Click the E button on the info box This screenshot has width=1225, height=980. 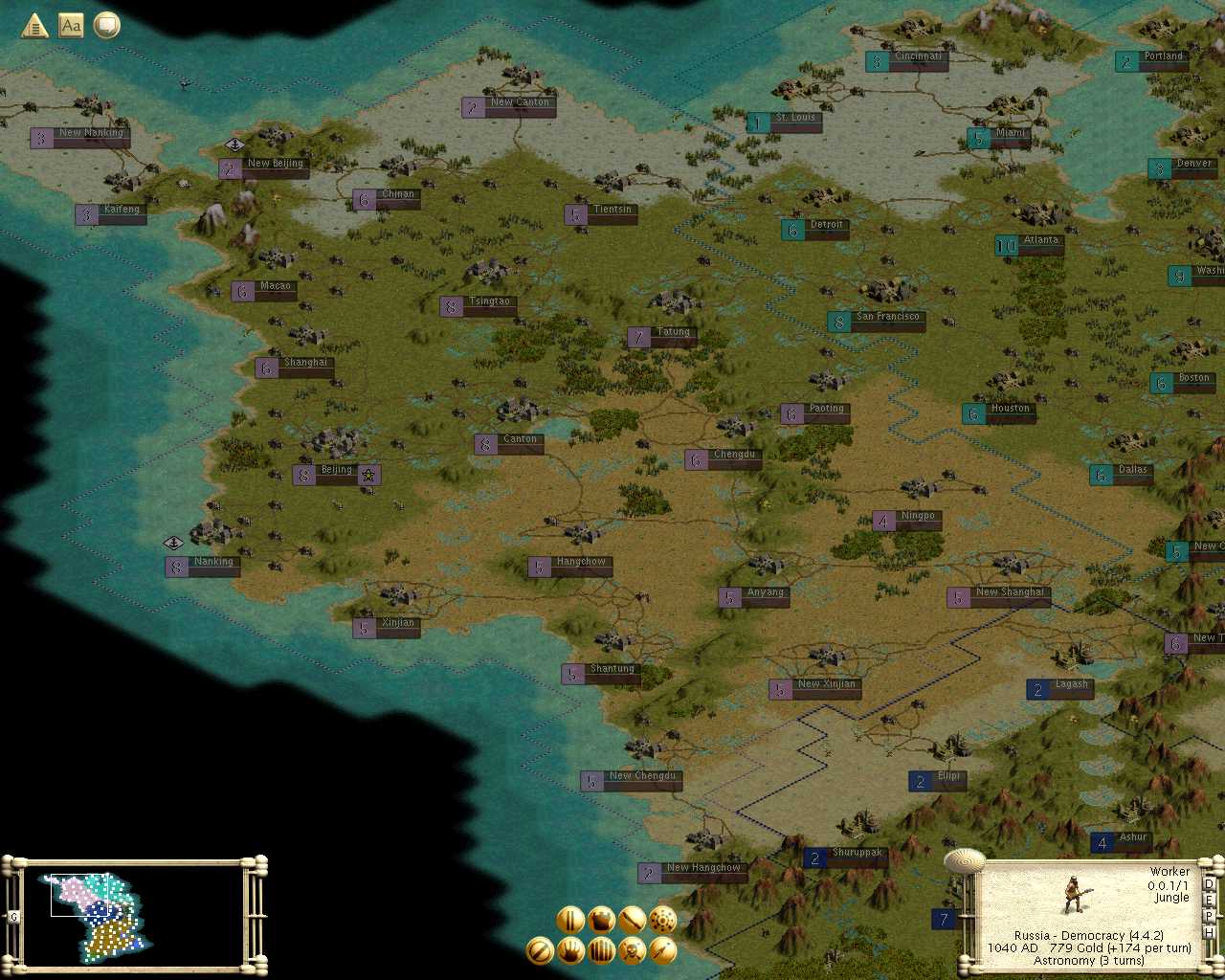pyautogui.click(x=1209, y=901)
